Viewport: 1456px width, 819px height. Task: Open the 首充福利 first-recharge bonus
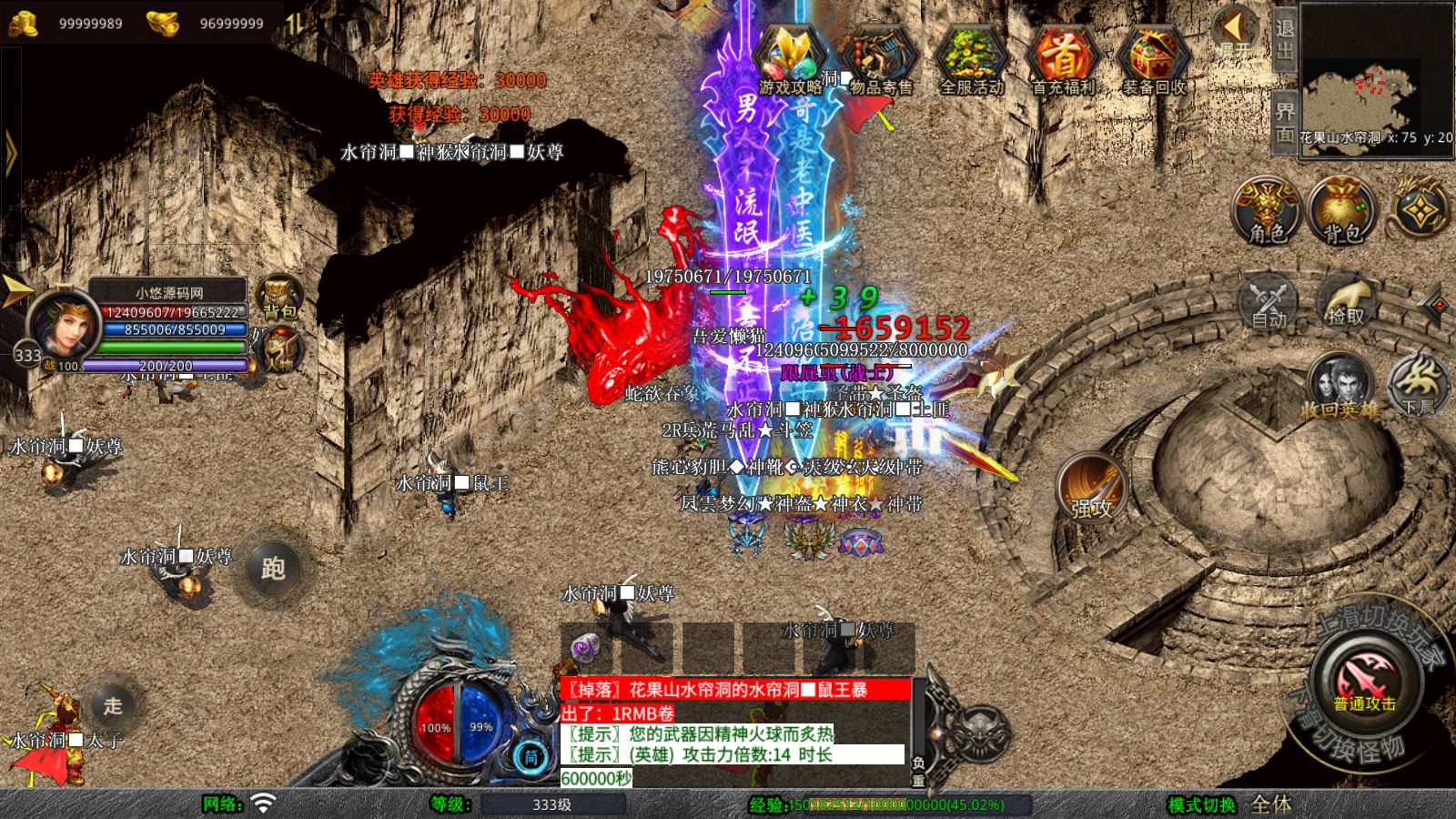click(x=1062, y=60)
